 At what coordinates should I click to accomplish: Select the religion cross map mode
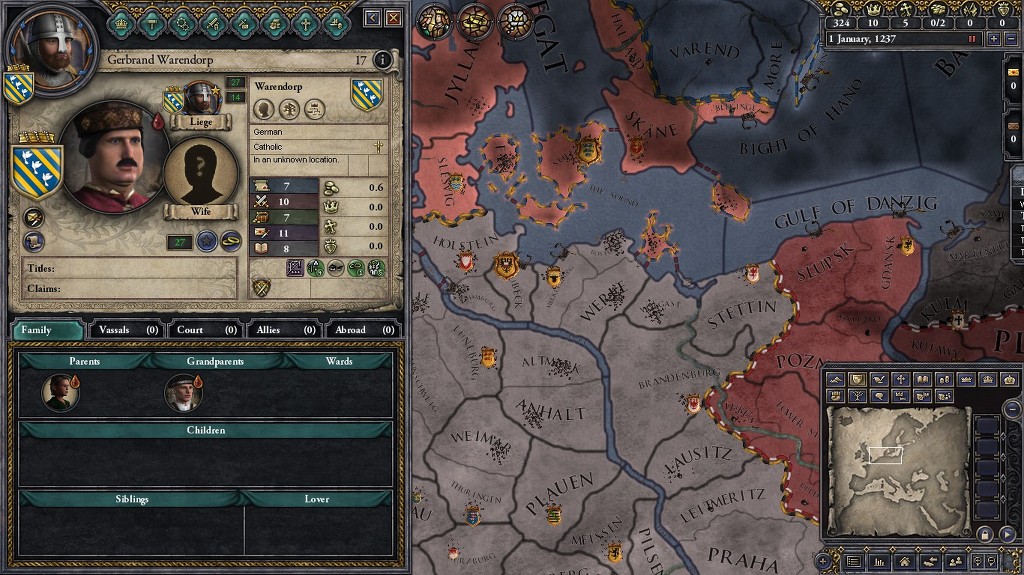(x=900, y=379)
